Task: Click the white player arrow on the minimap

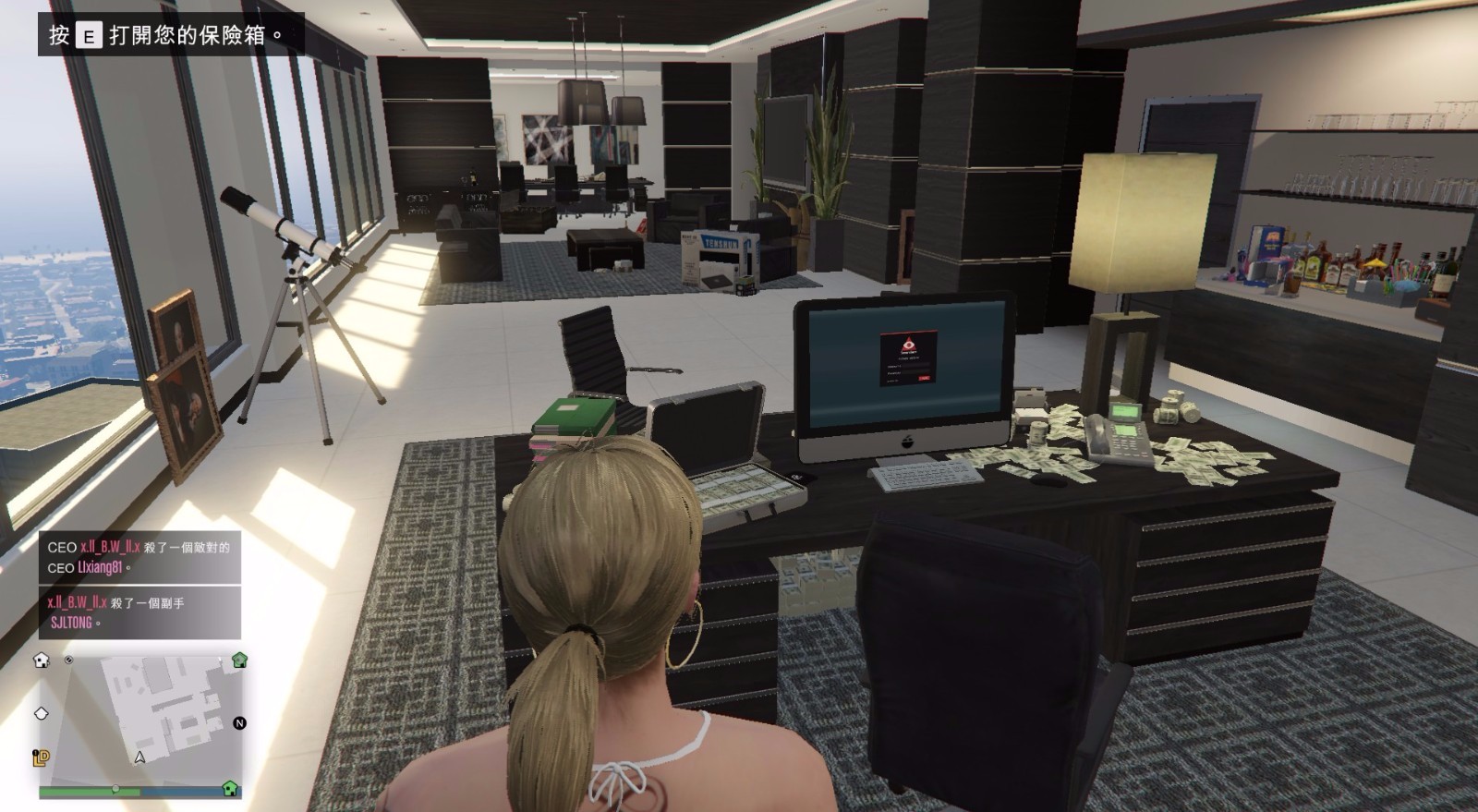Action: (x=139, y=757)
